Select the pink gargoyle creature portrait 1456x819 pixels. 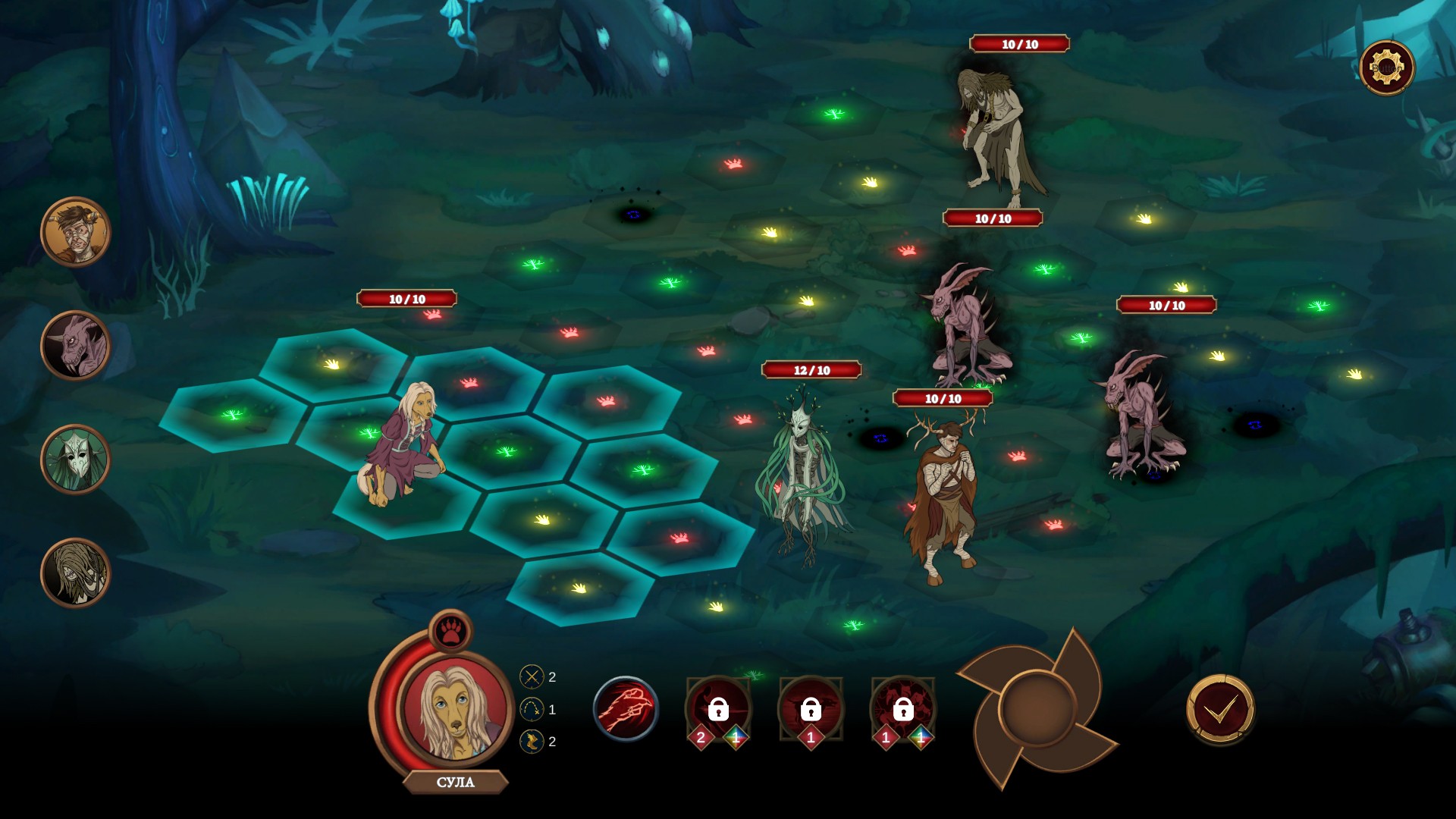[76, 346]
